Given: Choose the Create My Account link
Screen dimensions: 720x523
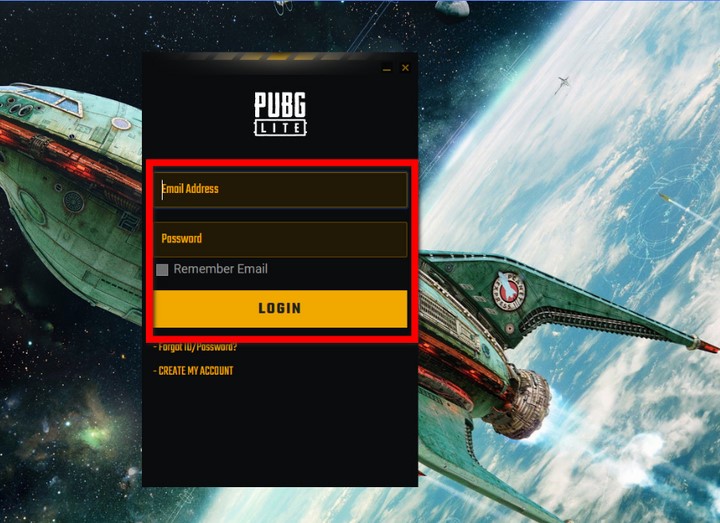Looking at the screenshot, I should point(196,371).
